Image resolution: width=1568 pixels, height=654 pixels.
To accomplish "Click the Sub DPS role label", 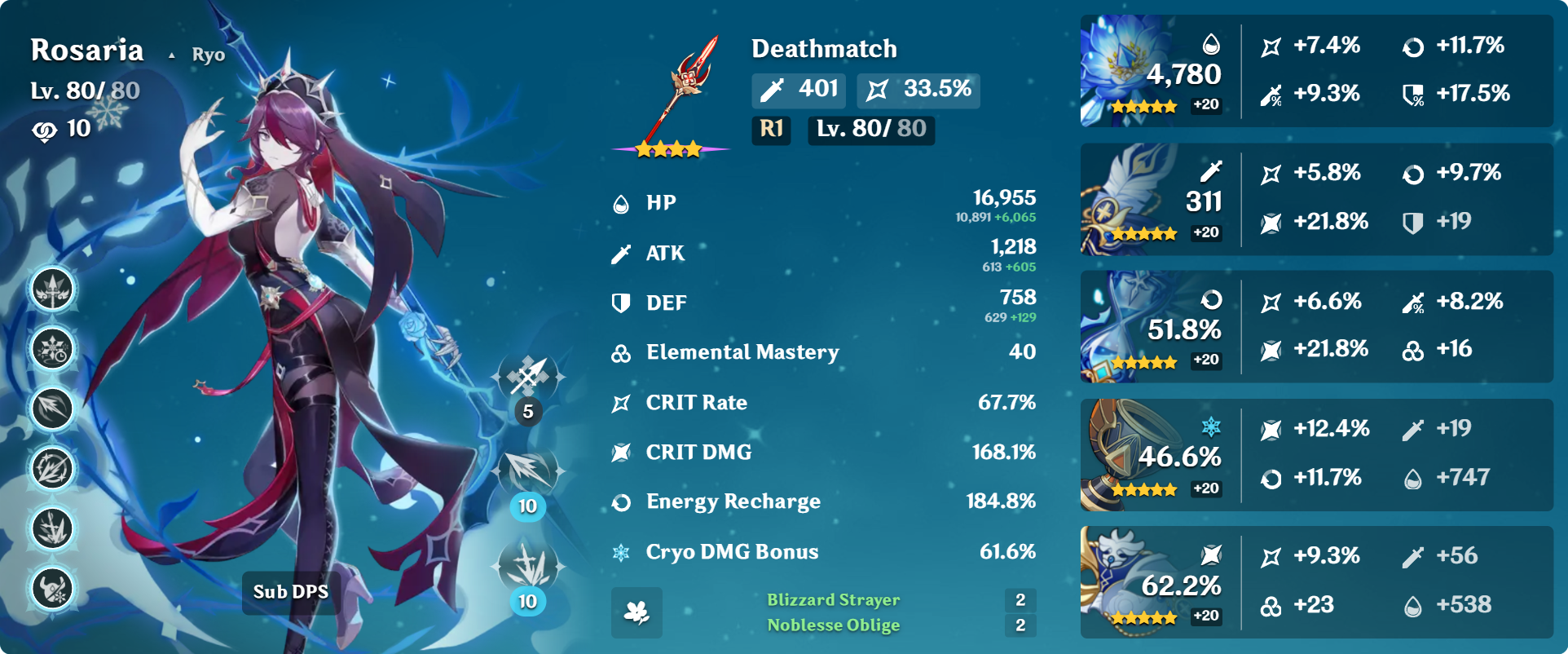I will [290, 592].
